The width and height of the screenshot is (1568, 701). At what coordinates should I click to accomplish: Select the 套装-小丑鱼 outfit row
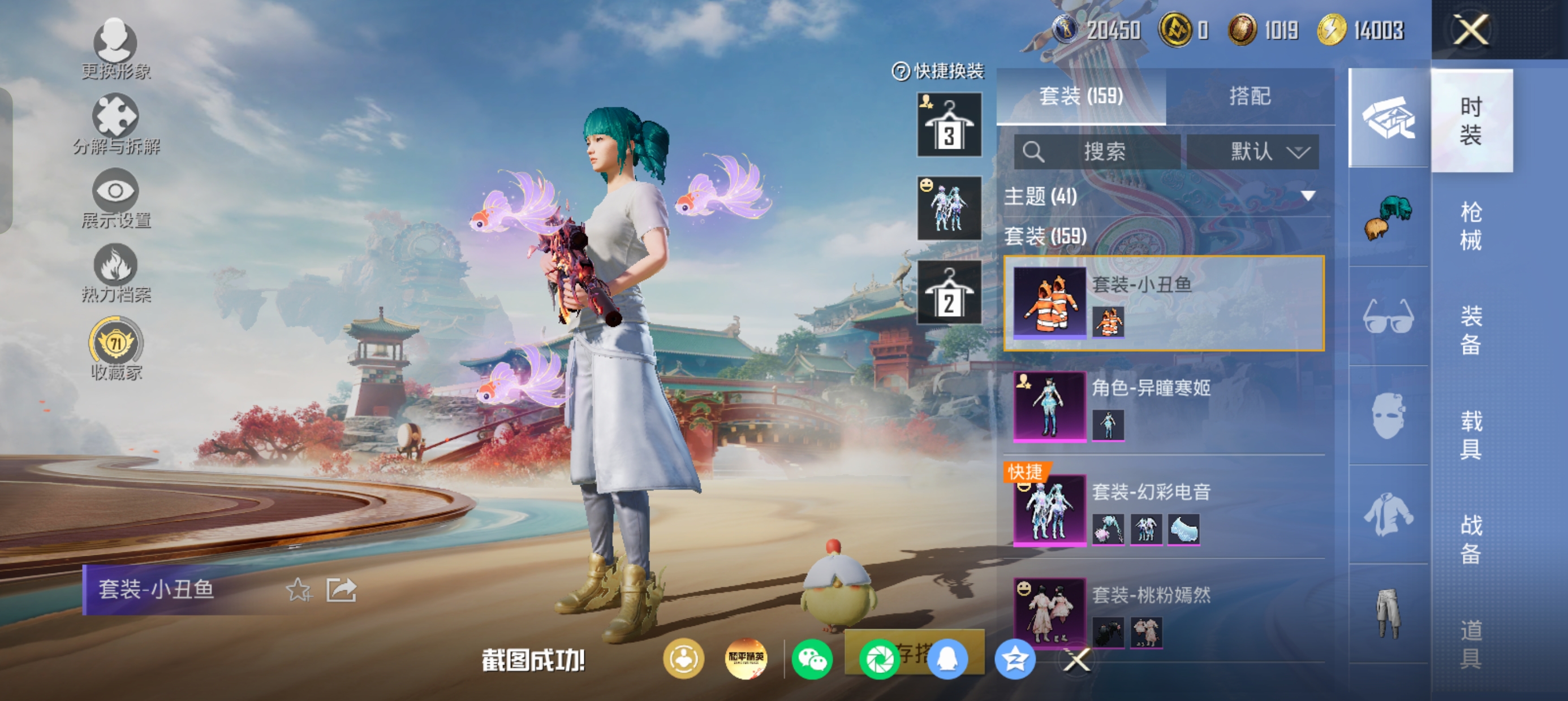1164,303
